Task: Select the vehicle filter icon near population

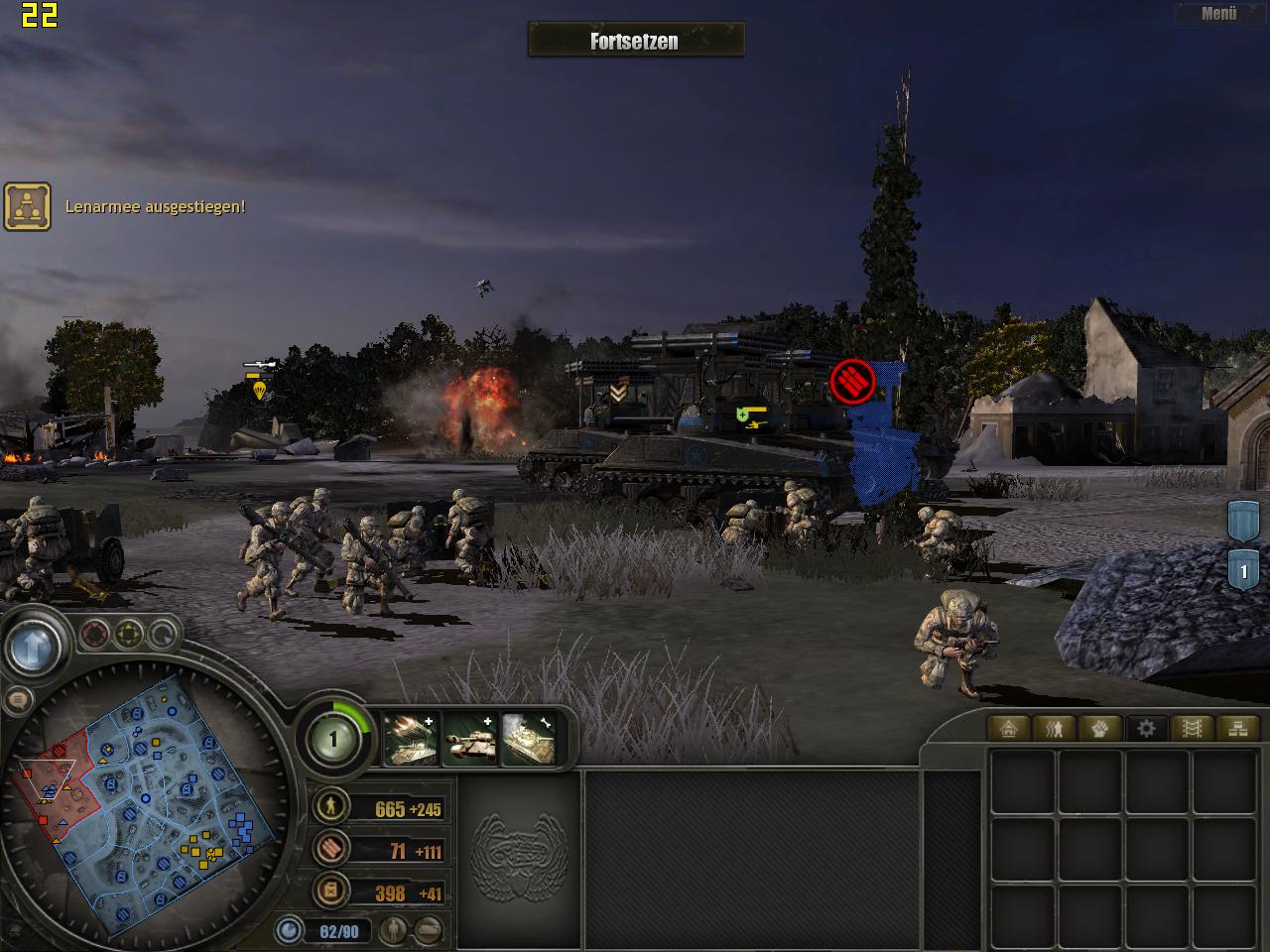Action: (429, 930)
